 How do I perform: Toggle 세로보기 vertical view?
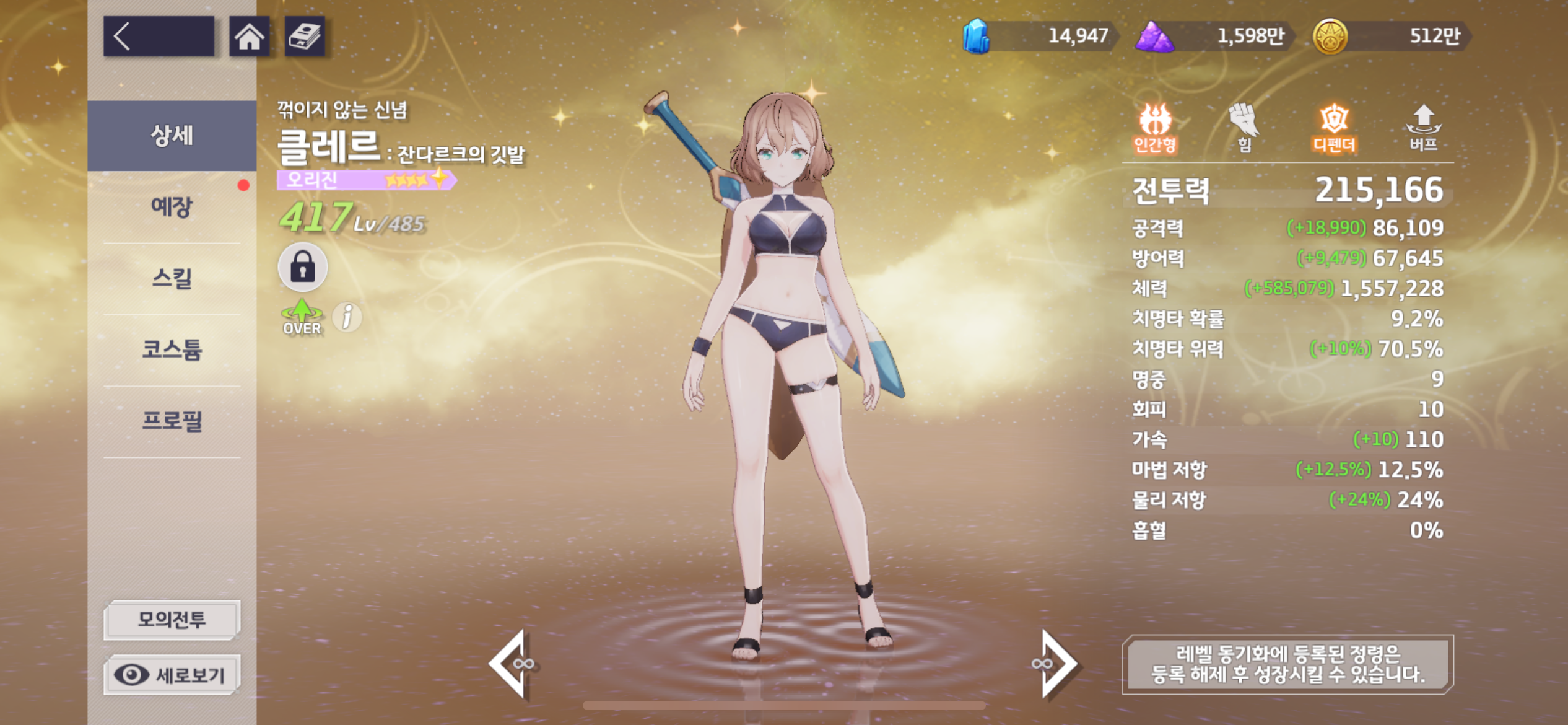click(172, 674)
